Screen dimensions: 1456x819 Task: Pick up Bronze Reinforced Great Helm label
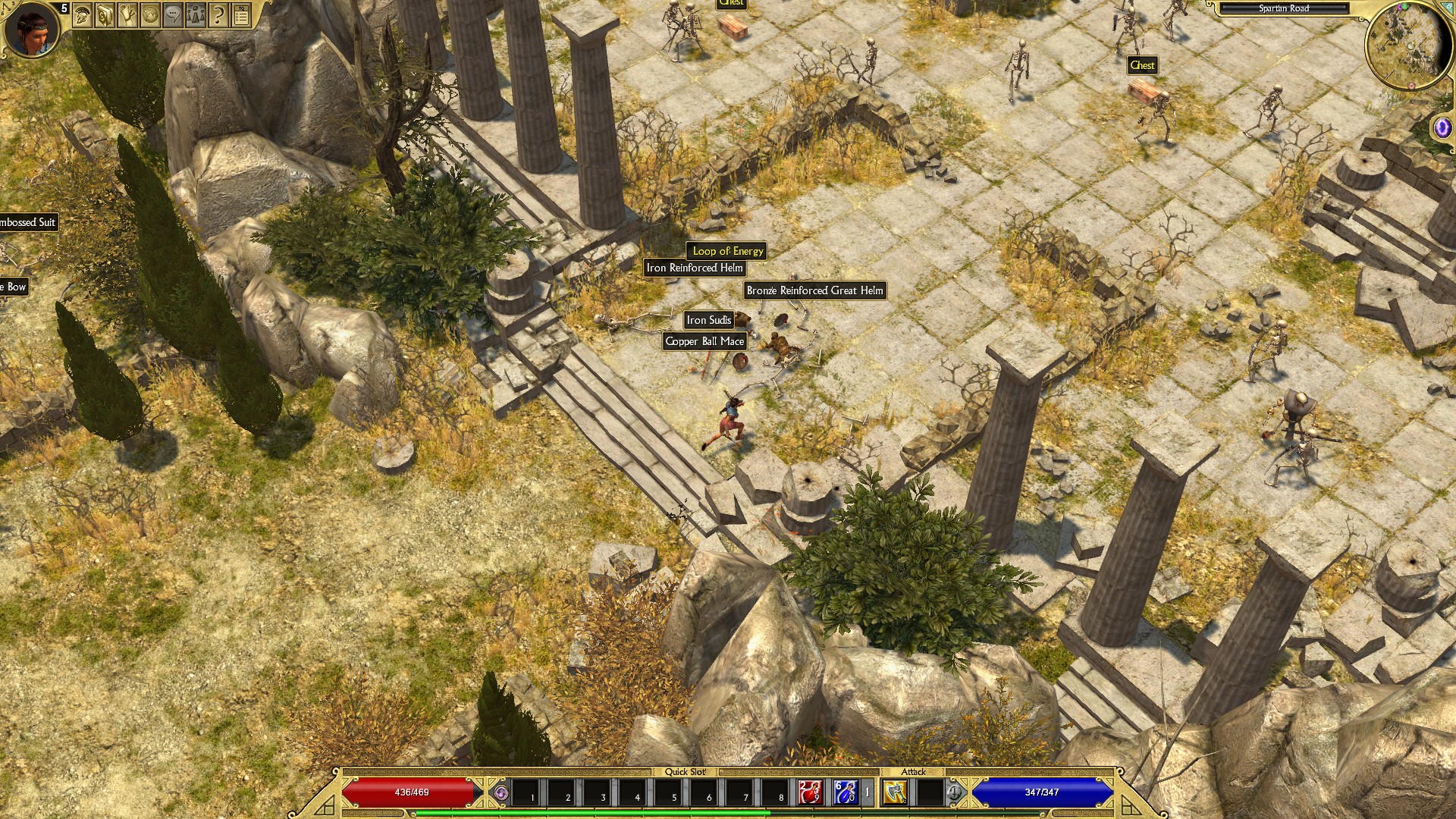(814, 290)
